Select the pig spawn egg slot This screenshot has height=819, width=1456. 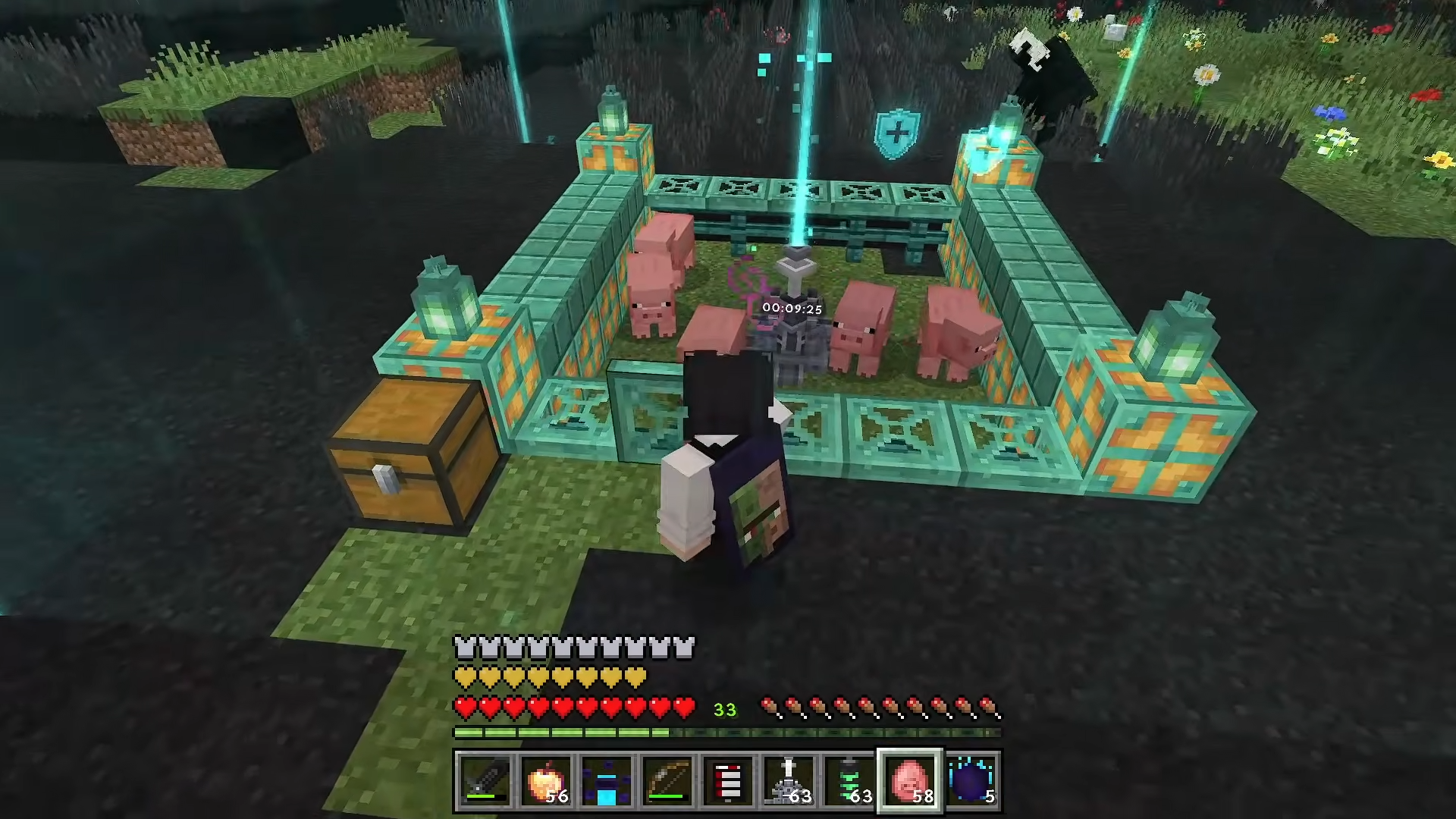point(910,781)
